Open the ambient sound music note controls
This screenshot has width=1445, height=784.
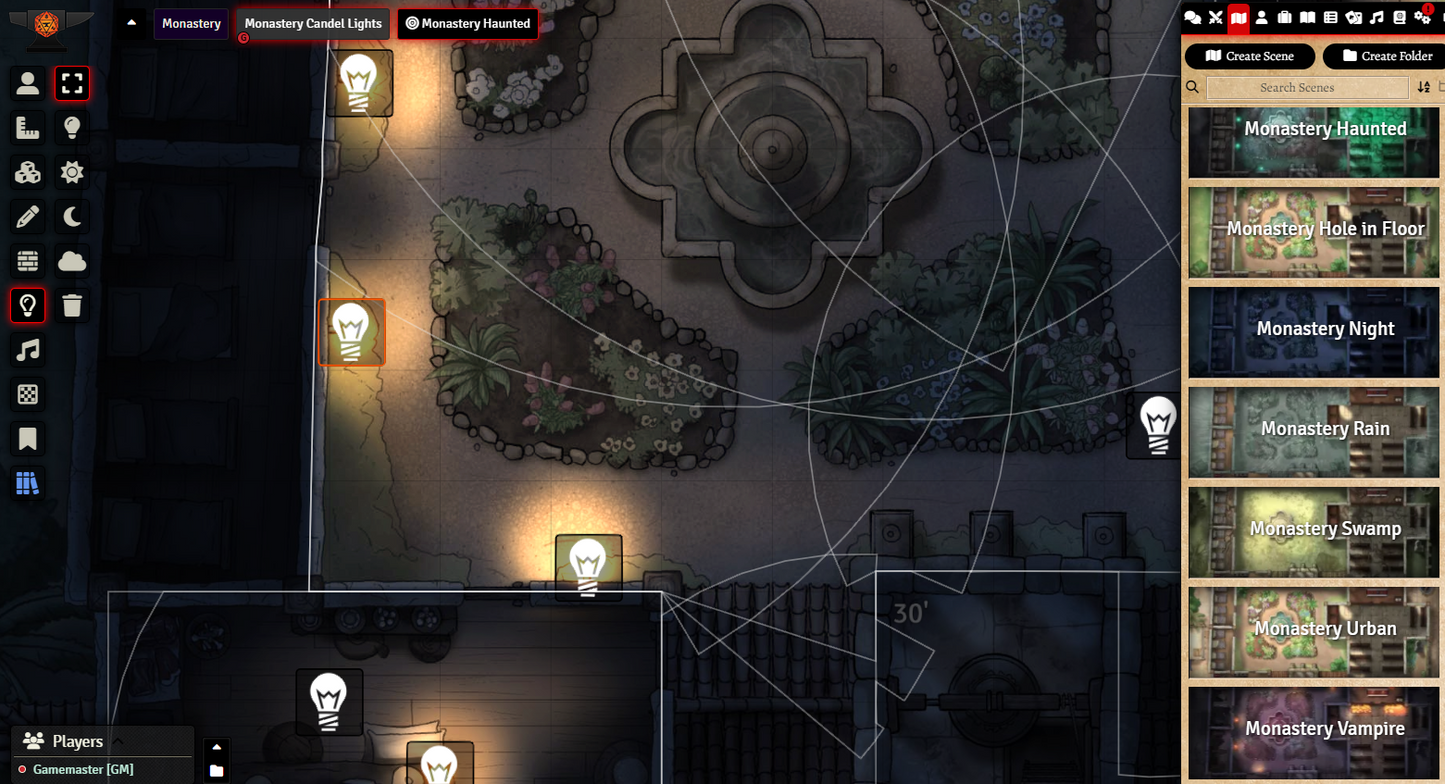28,350
